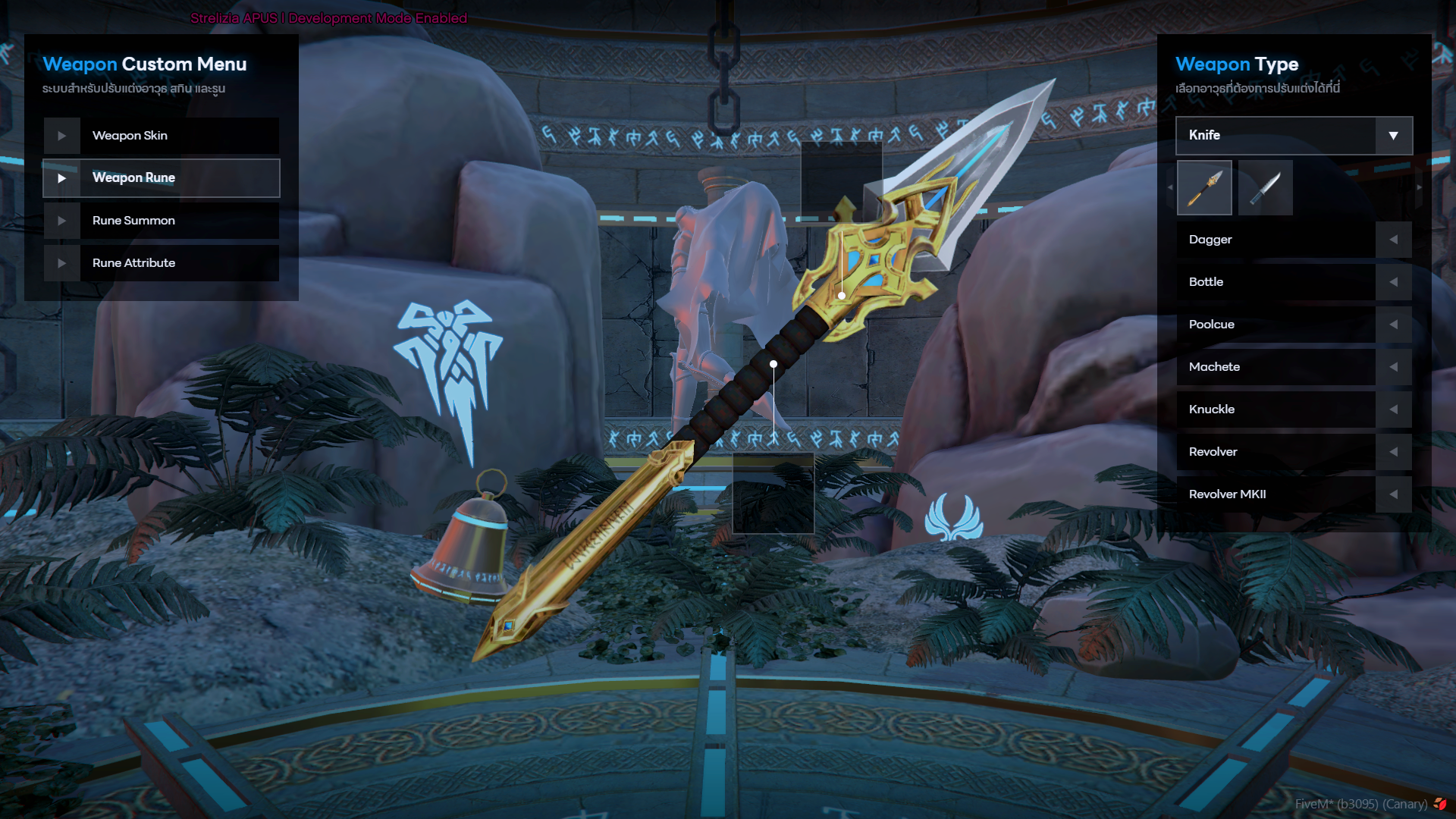
Task: Open the Knife weapon type dropdown
Action: [1394, 135]
